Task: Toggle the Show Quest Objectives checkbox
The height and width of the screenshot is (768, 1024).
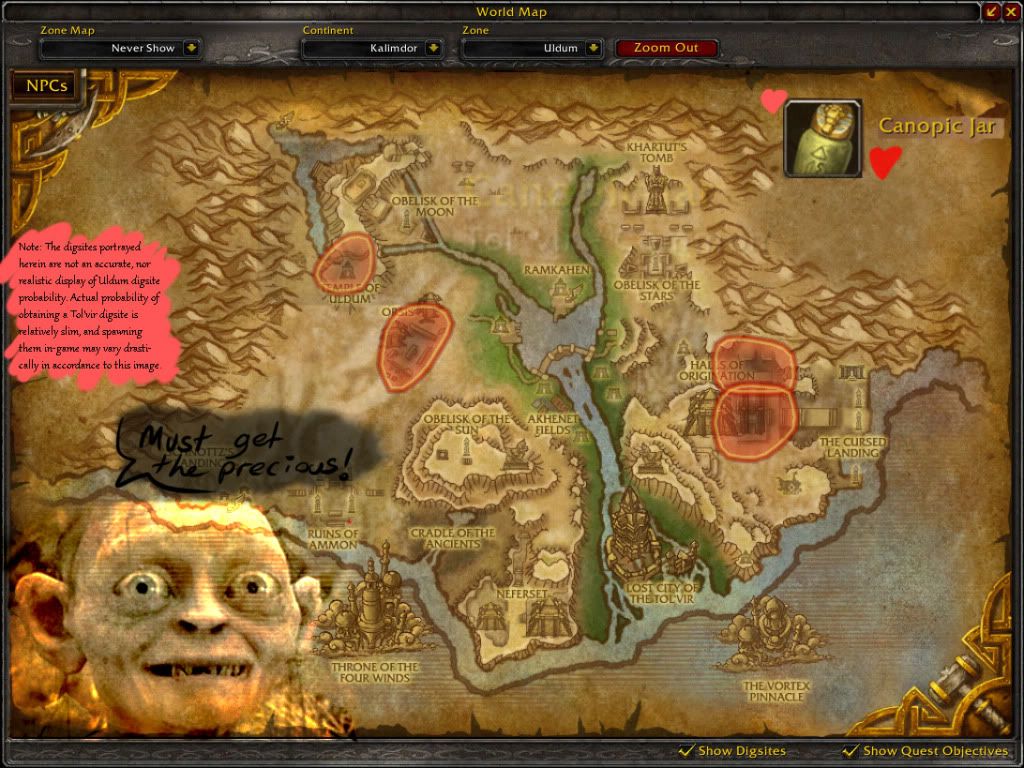Action: point(851,751)
